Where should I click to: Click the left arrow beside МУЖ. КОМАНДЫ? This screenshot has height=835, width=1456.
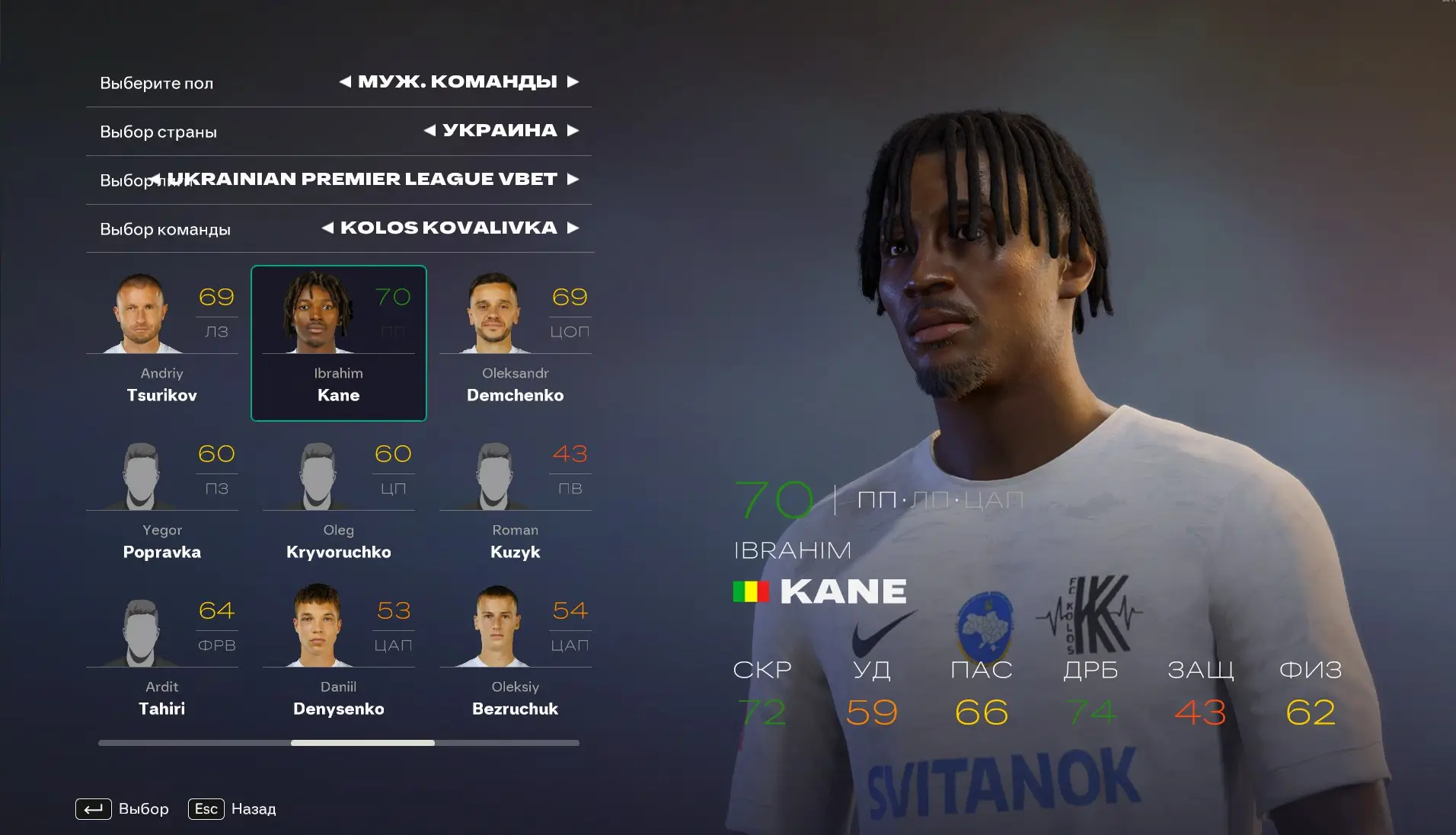(x=346, y=81)
